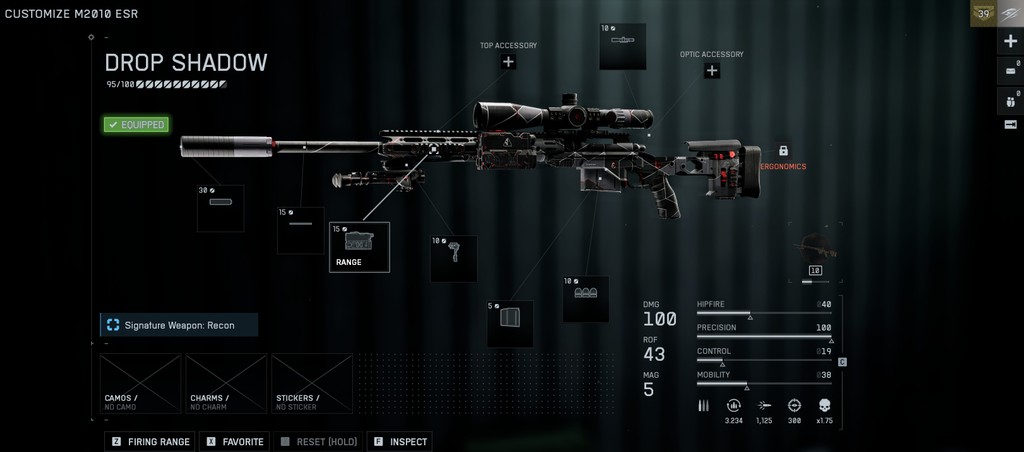
Task: Add an optic accessory attachment
Action: point(712,71)
